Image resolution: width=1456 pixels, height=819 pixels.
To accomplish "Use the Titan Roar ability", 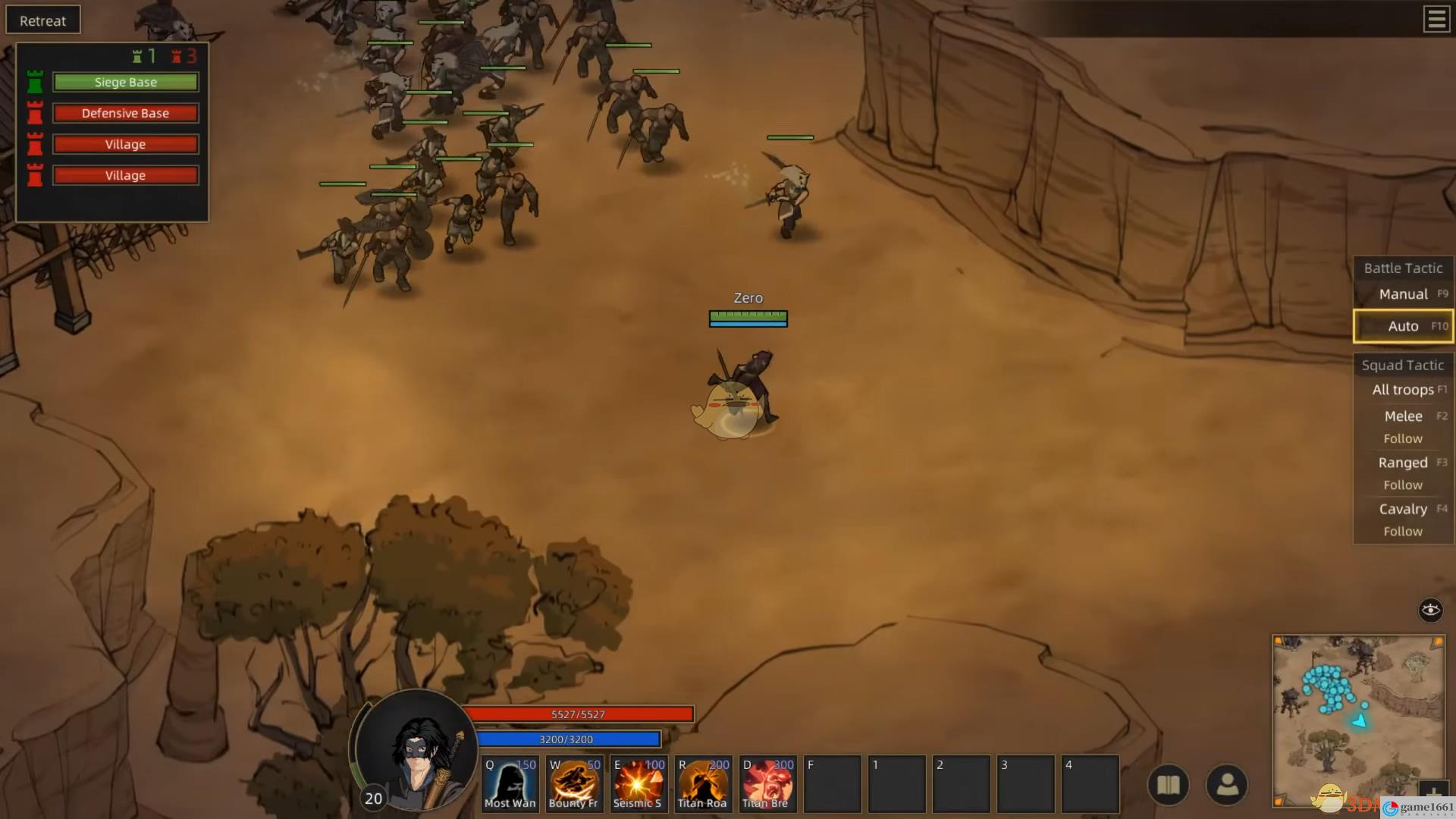I will point(703,784).
